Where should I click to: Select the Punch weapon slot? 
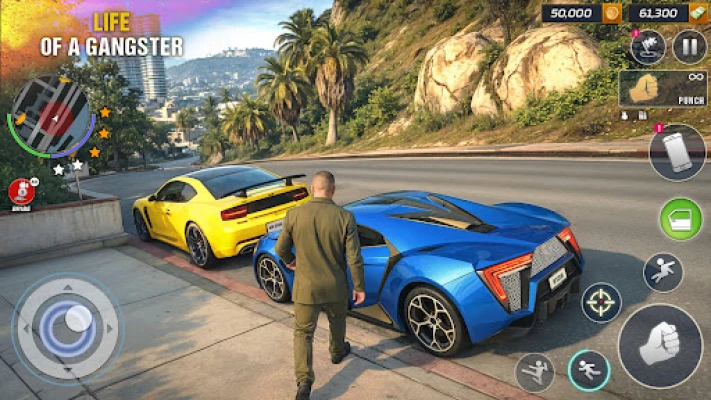point(663,89)
